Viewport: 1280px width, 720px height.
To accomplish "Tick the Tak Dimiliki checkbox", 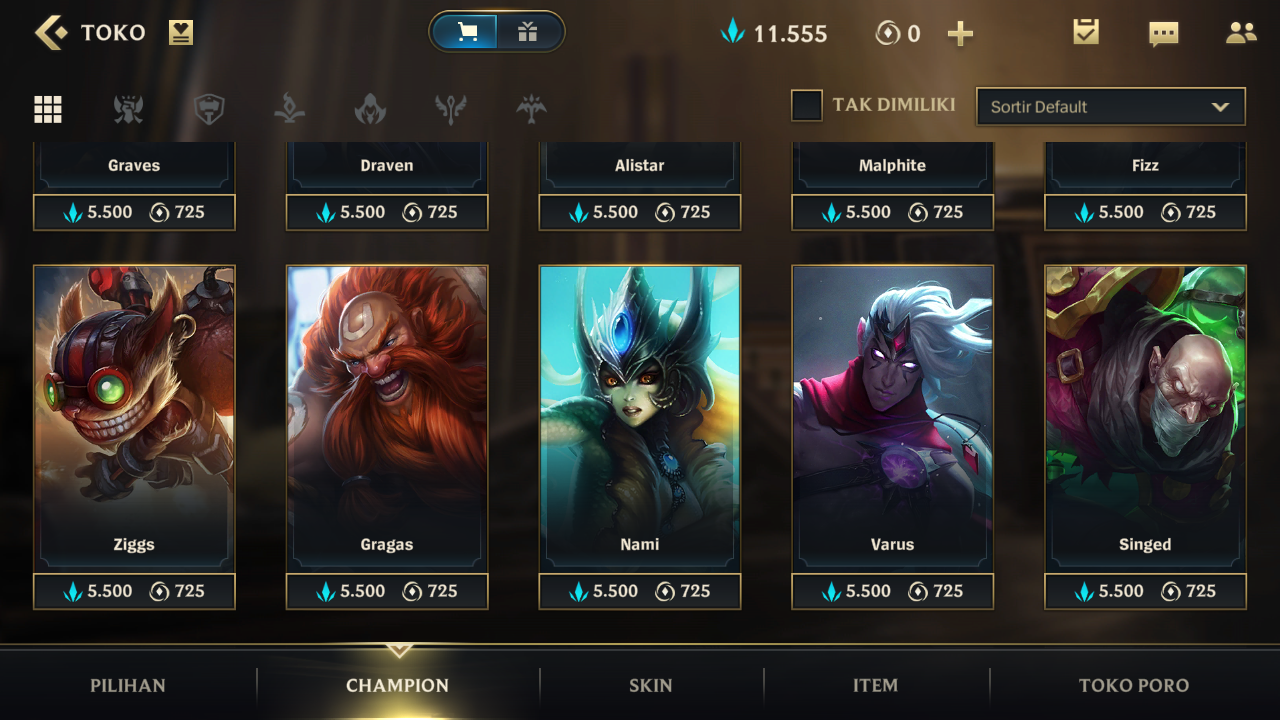I will (807, 105).
